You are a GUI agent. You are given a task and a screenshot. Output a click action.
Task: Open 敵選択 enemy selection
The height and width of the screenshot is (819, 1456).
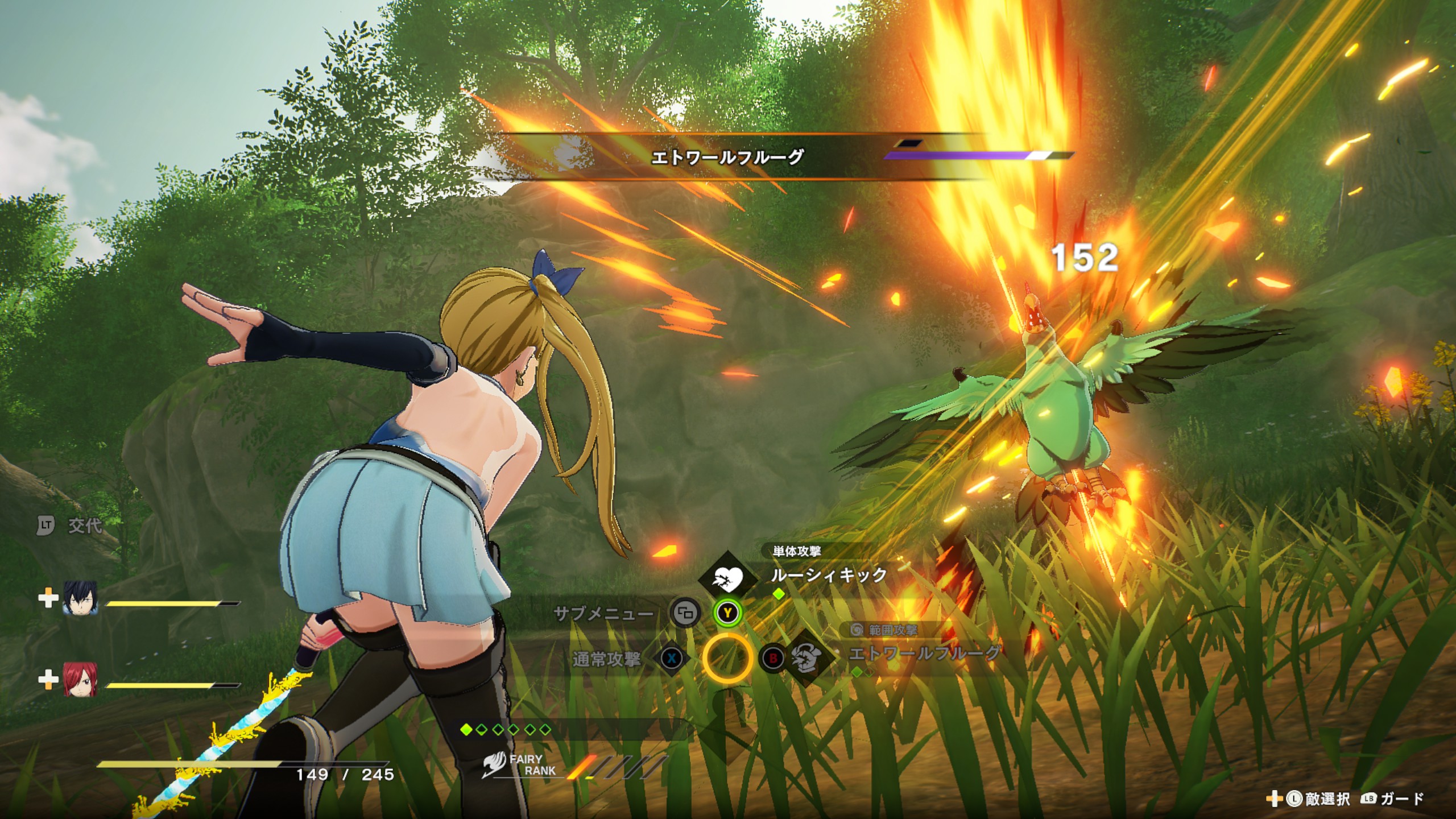tap(1326, 799)
